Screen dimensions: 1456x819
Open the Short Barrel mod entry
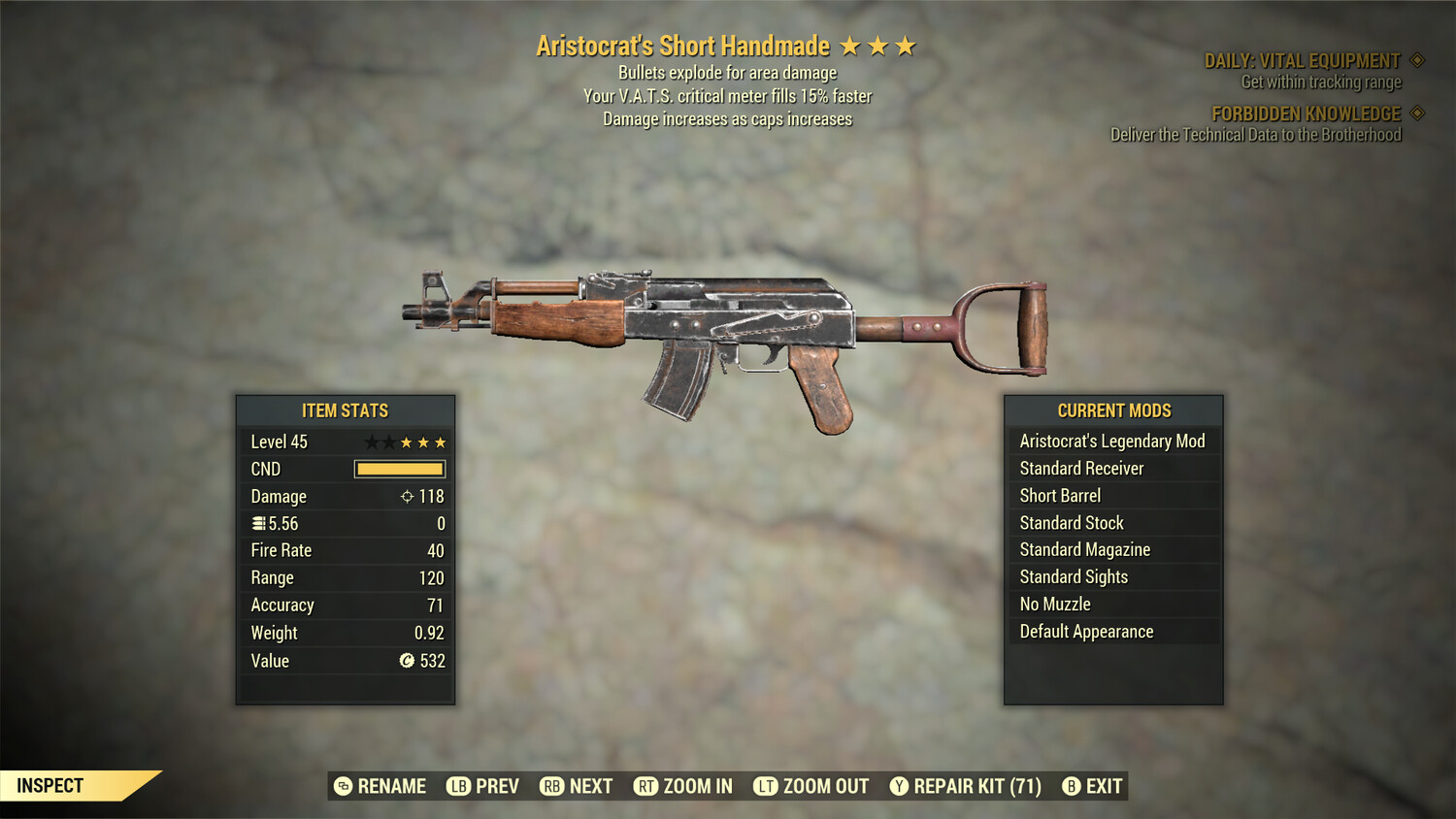pos(1112,495)
